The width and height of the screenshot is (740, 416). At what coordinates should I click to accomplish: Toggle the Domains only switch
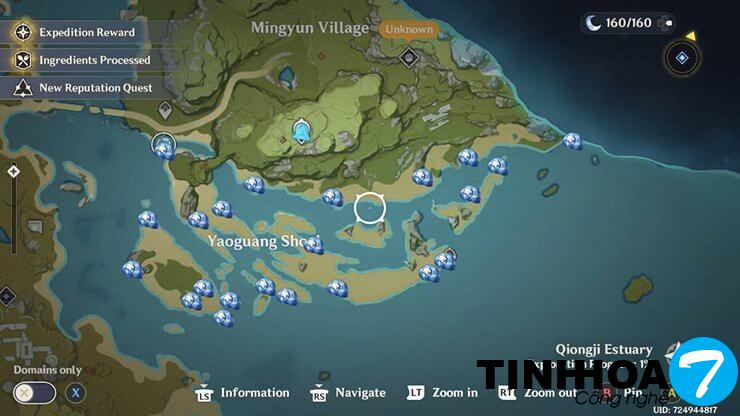36,393
